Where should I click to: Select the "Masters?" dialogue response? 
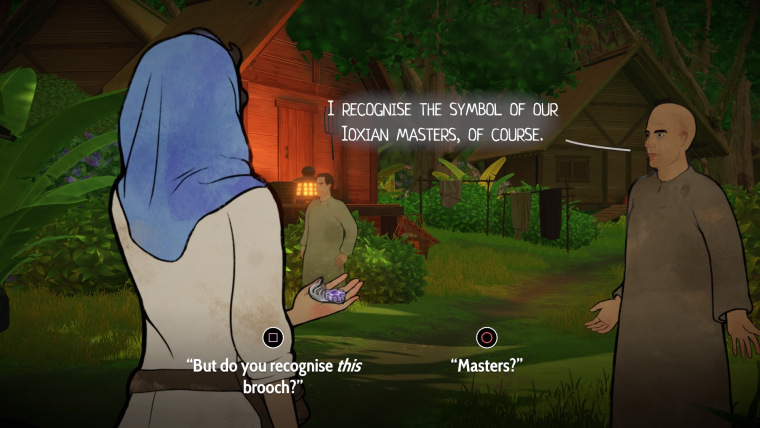pyautogui.click(x=487, y=365)
